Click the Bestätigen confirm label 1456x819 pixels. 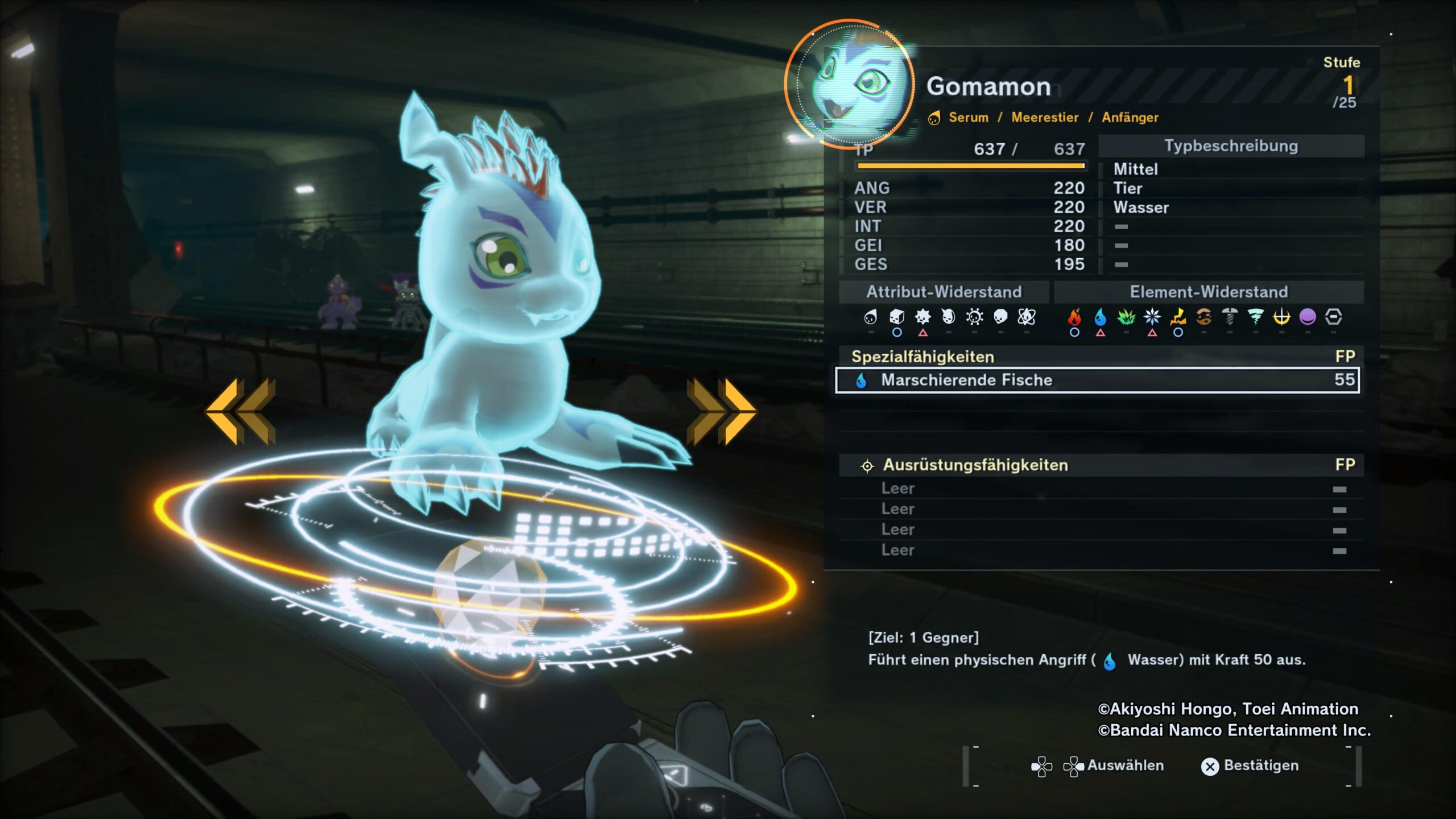click(x=1260, y=766)
